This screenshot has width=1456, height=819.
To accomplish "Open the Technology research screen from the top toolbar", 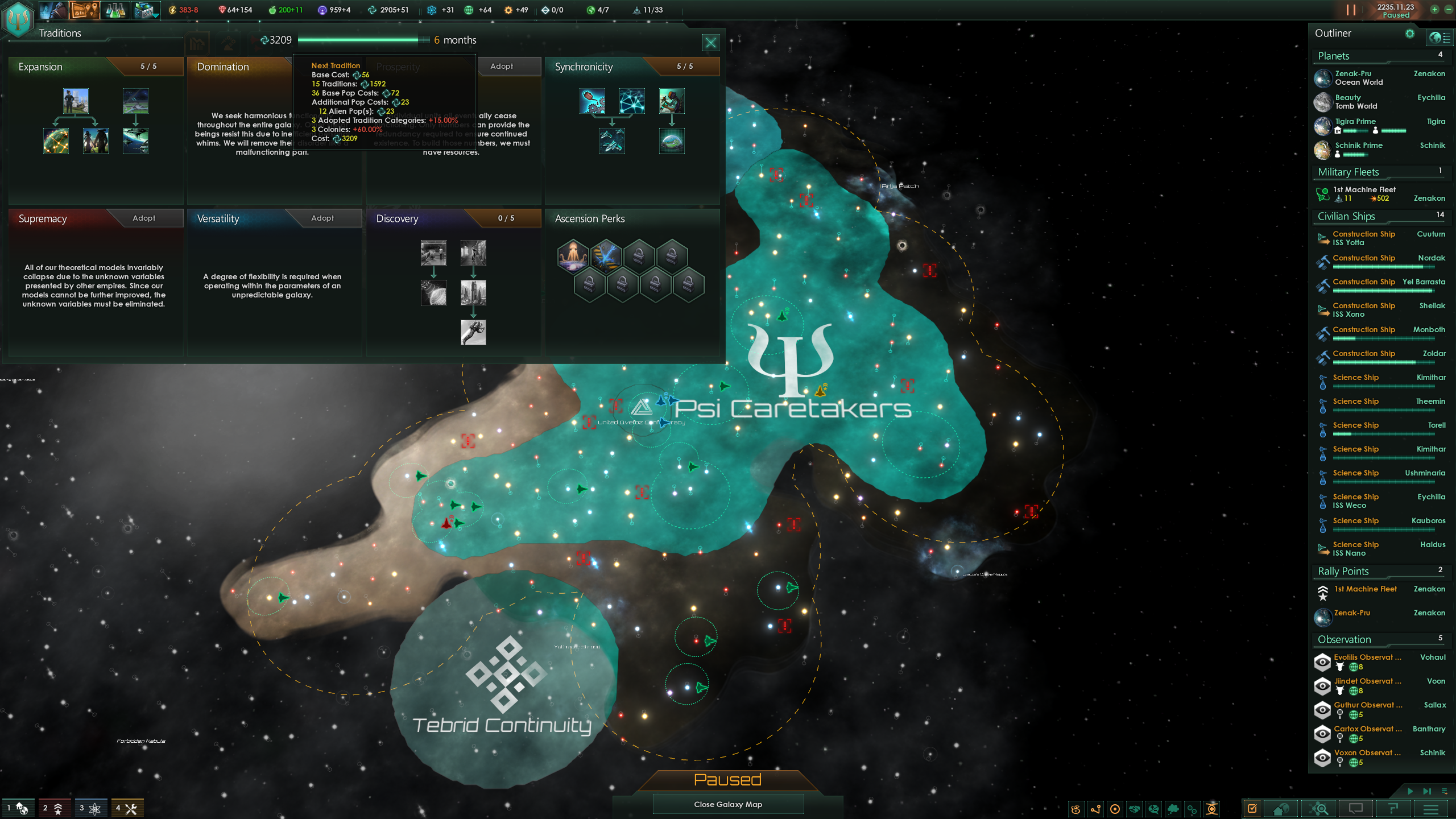I will [115, 10].
